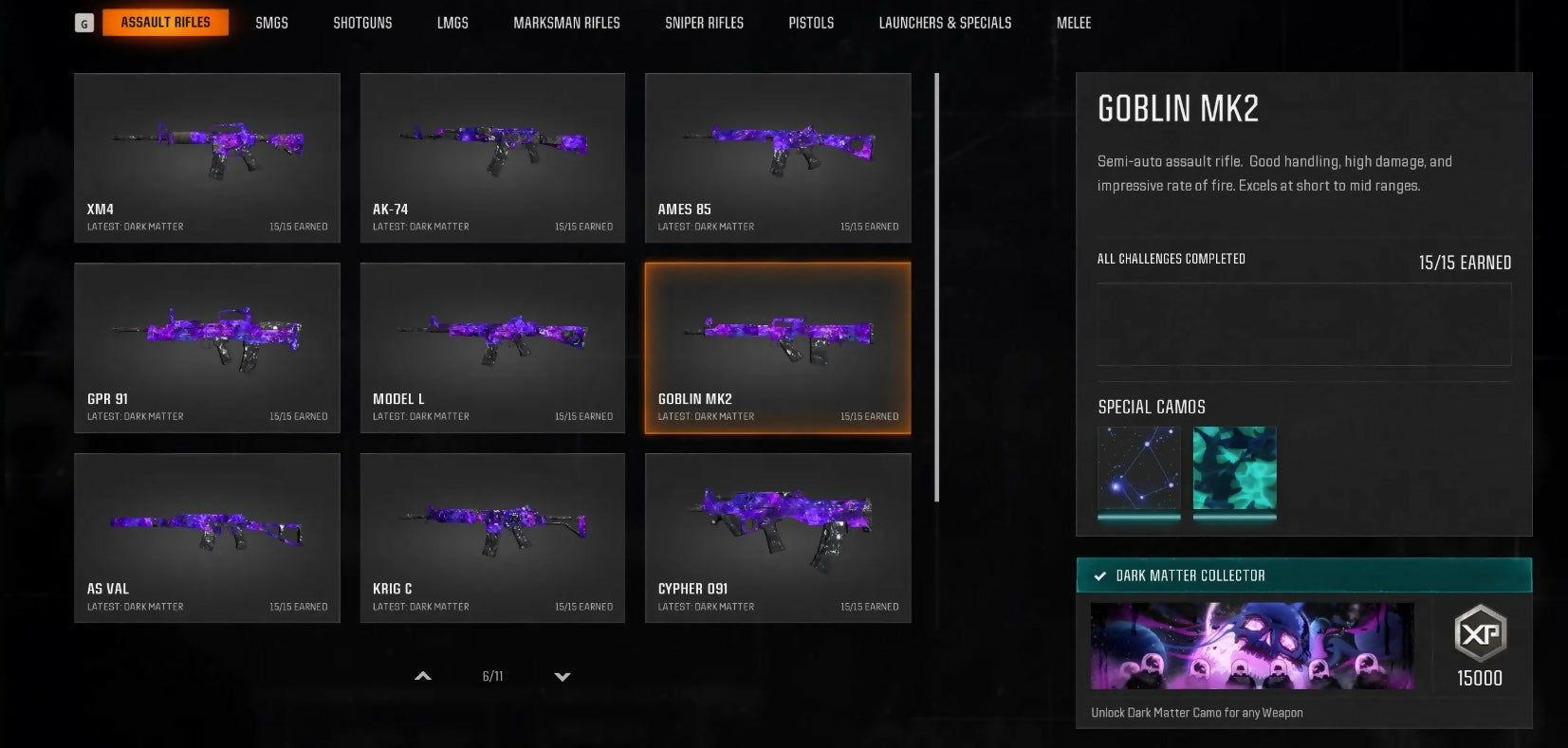1568x748 pixels.
Task: Choose Launchers & Specials tab
Action: 945,23
